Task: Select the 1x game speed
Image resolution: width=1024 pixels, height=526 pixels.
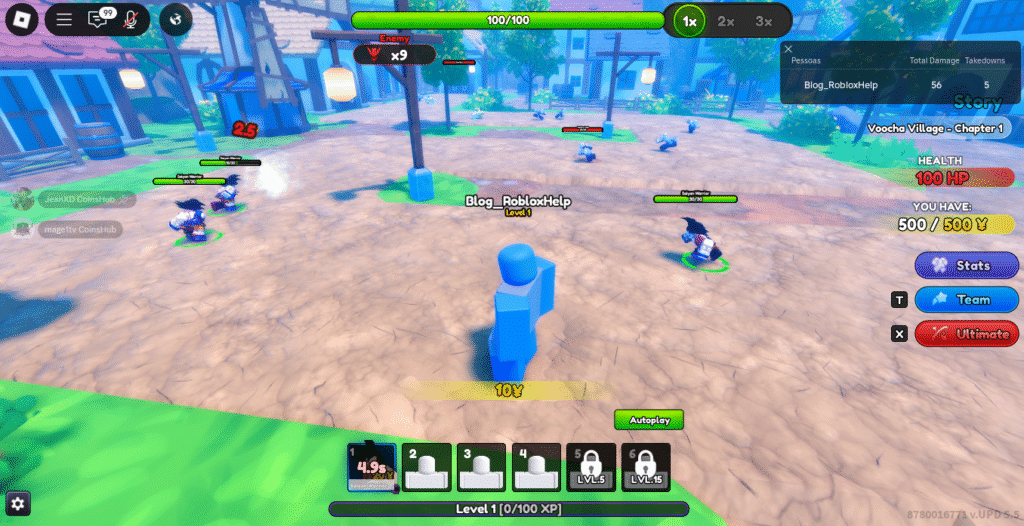Action: (x=688, y=20)
